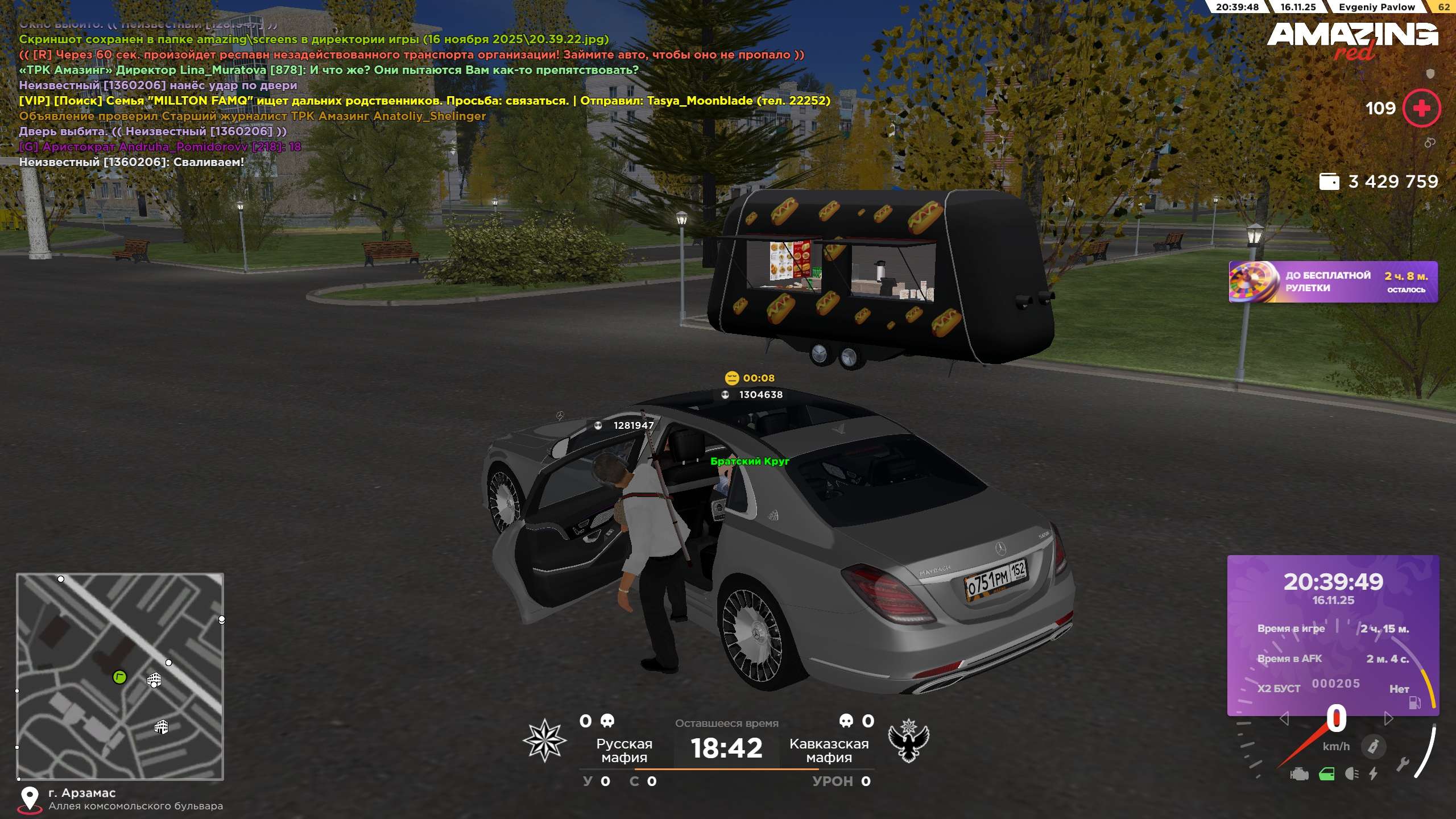The image size is (1456, 819).
Task: Switch info panel with the left arrow
Action: pyautogui.click(x=1284, y=719)
